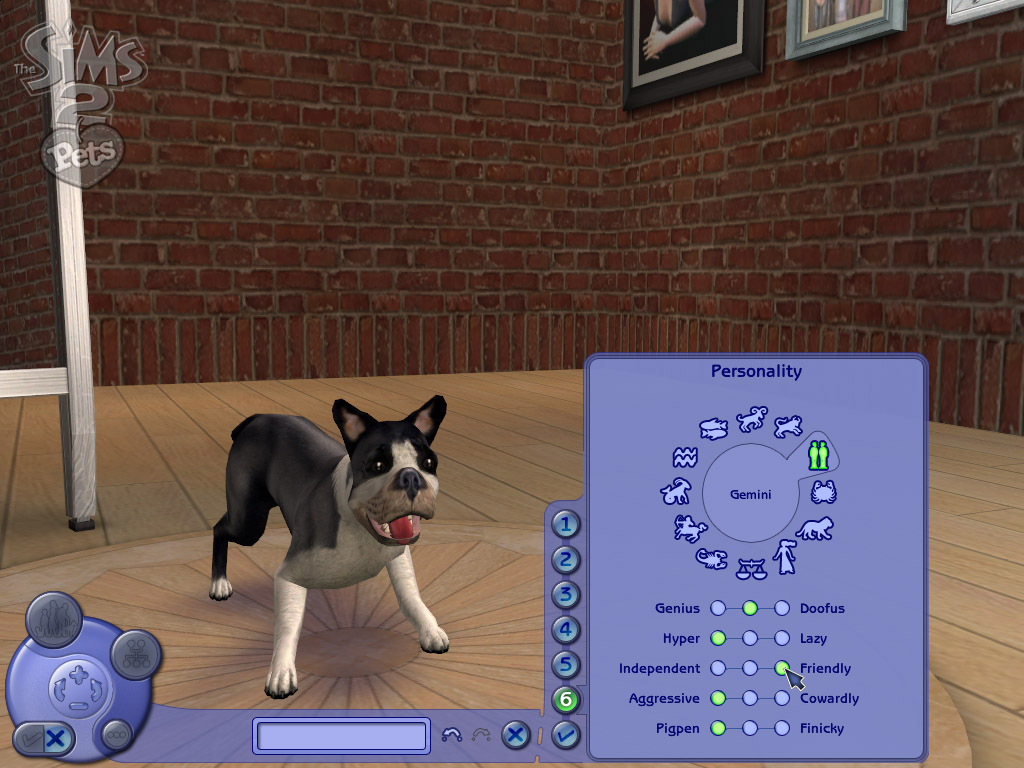This screenshot has width=1024, height=768.
Task: Undo the last change
Action: click(x=452, y=736)
